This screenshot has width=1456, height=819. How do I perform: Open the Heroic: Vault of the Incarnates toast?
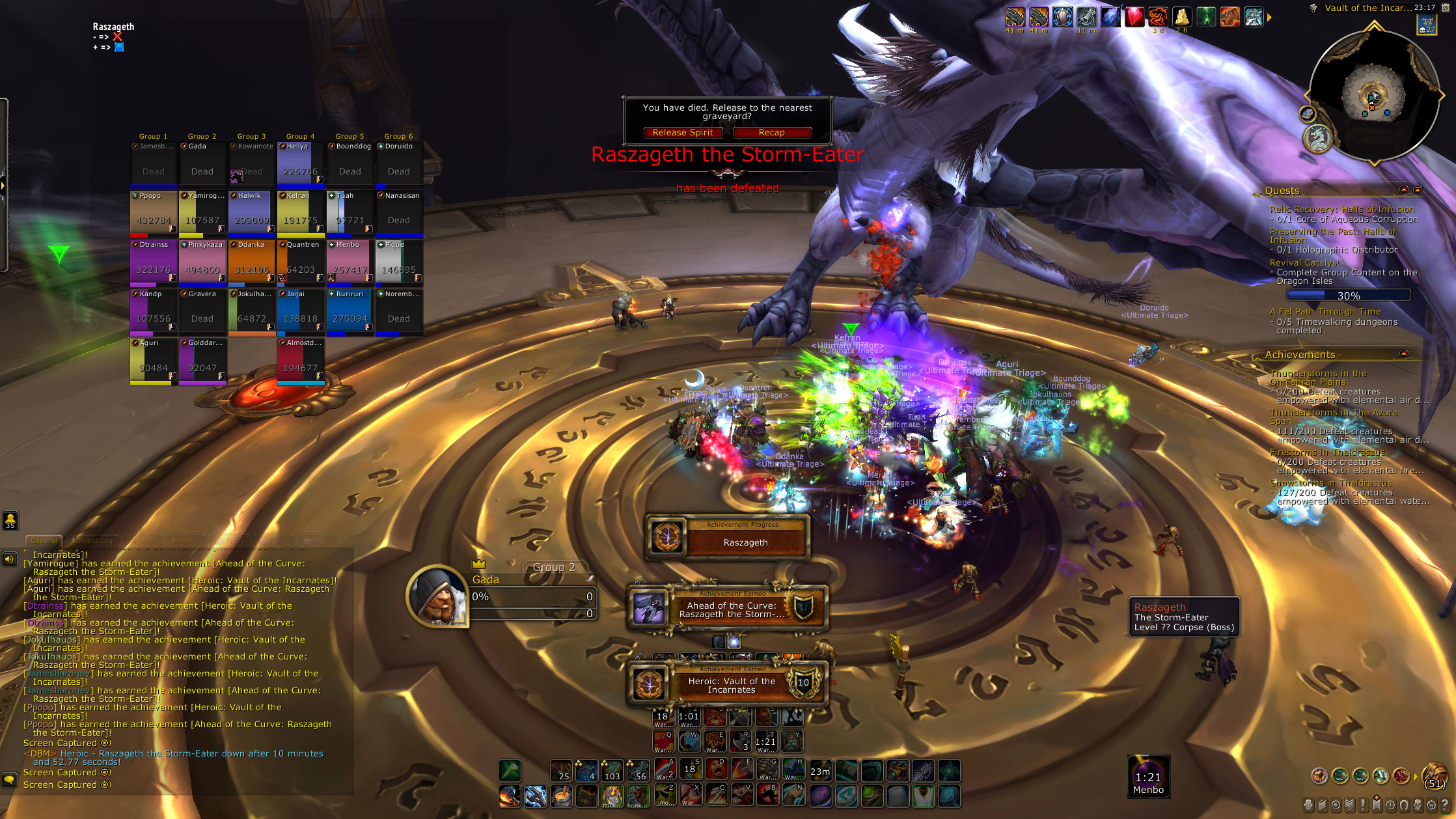tap(728, 685)
